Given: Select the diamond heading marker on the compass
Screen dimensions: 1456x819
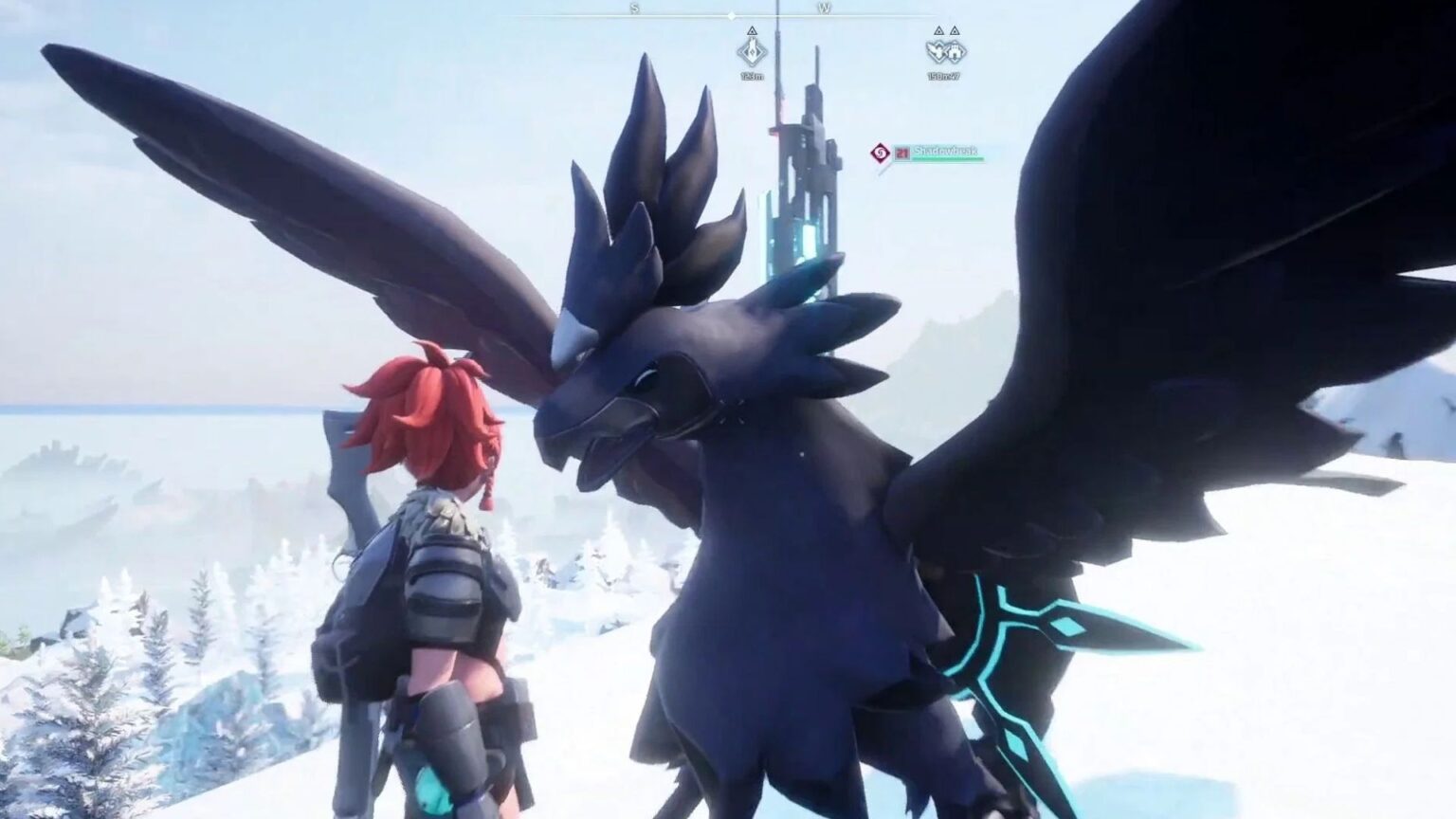Looking at the screenshot, I should 731,15.
